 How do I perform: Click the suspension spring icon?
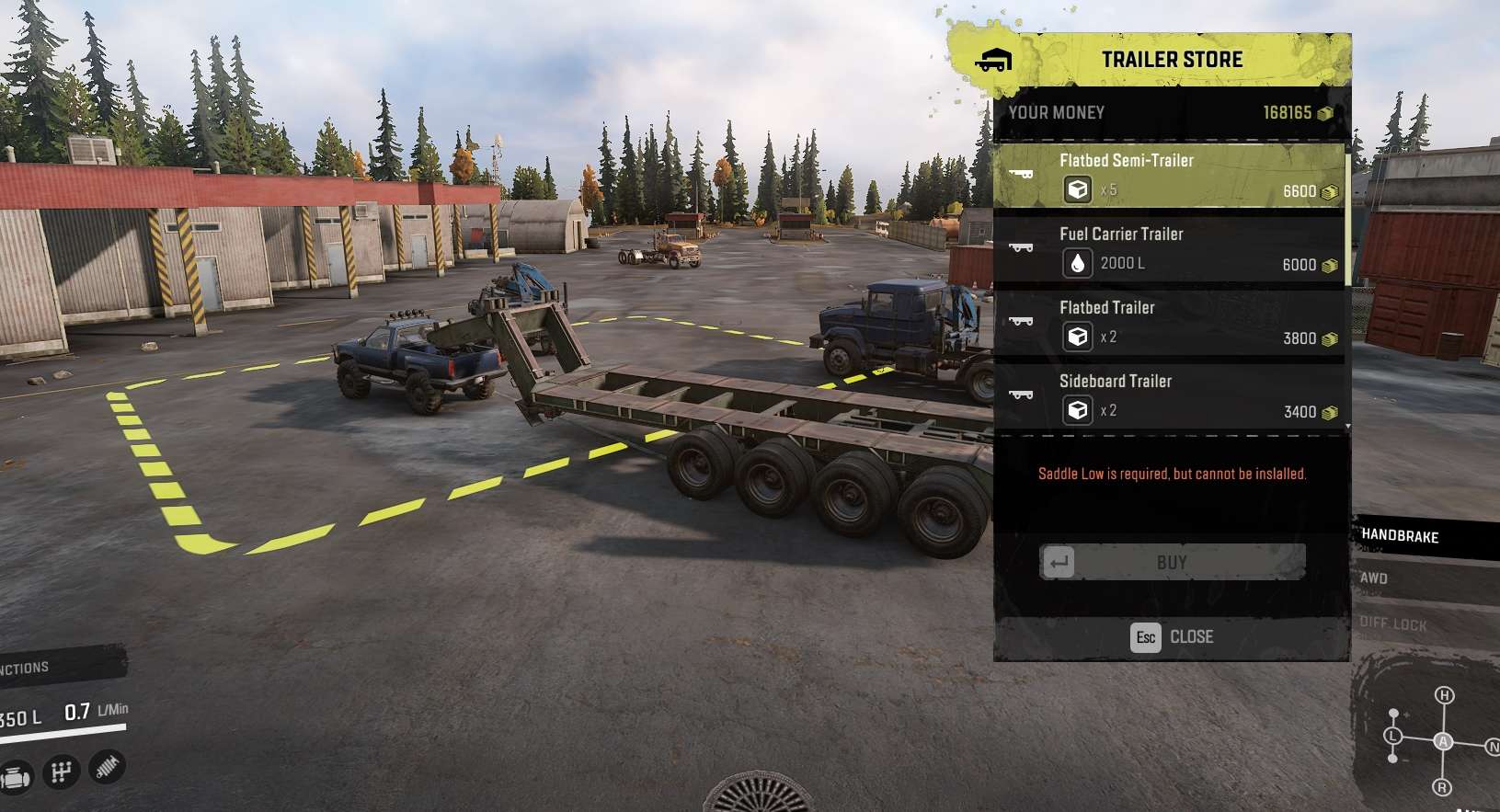click(107, 766)
